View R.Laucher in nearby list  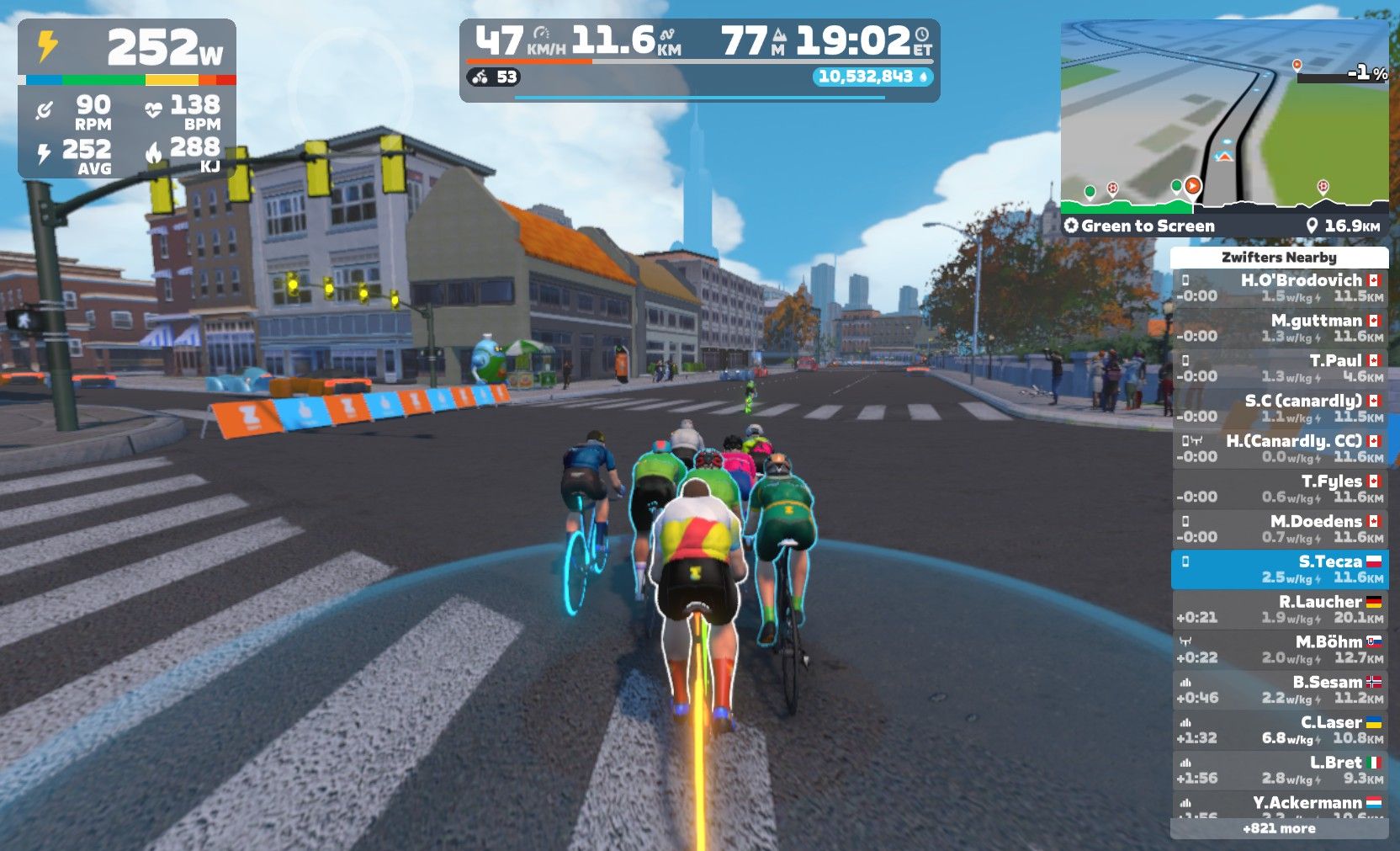[x=1279, y=609]
